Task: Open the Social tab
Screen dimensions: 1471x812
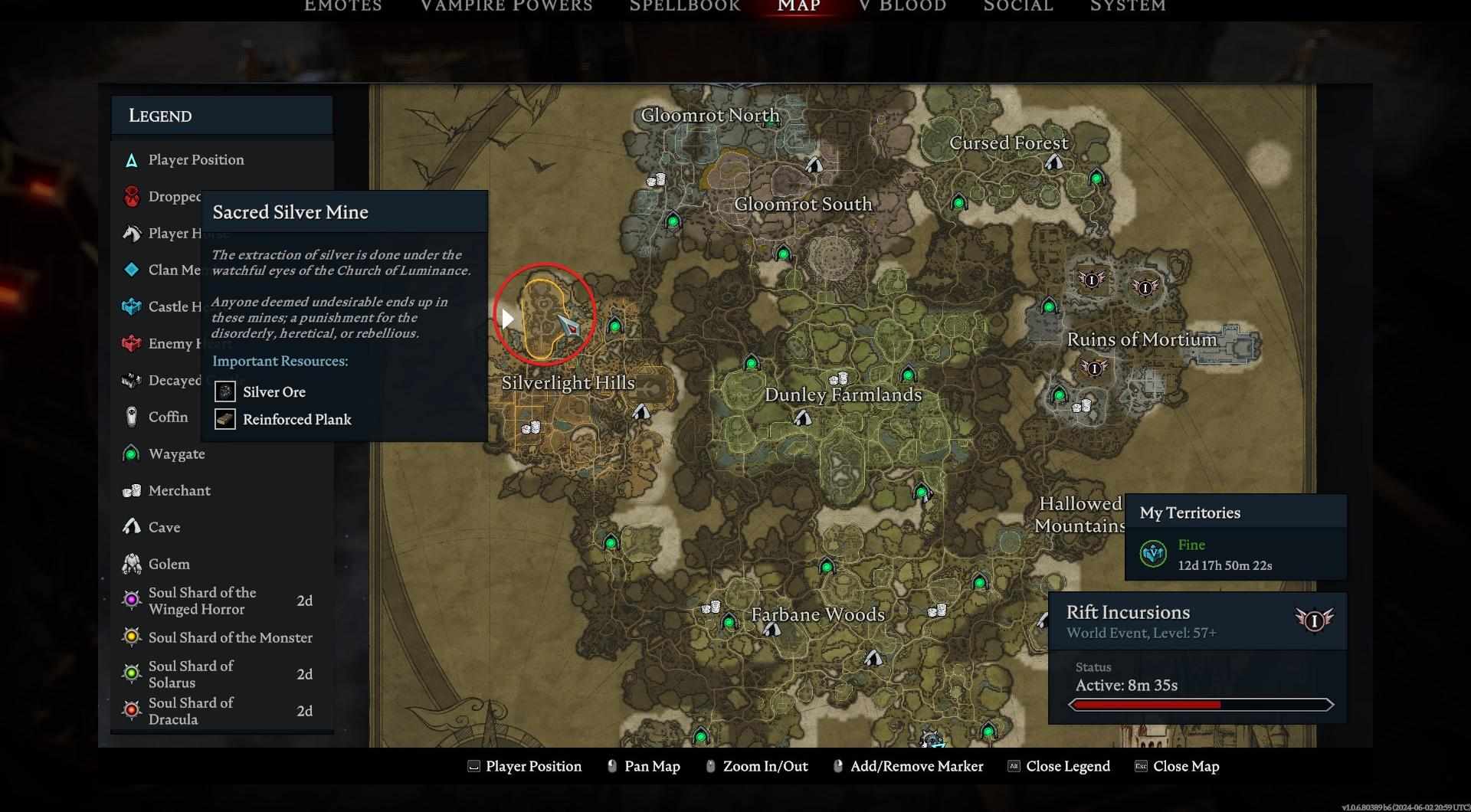Action: tap(1018, 6)
